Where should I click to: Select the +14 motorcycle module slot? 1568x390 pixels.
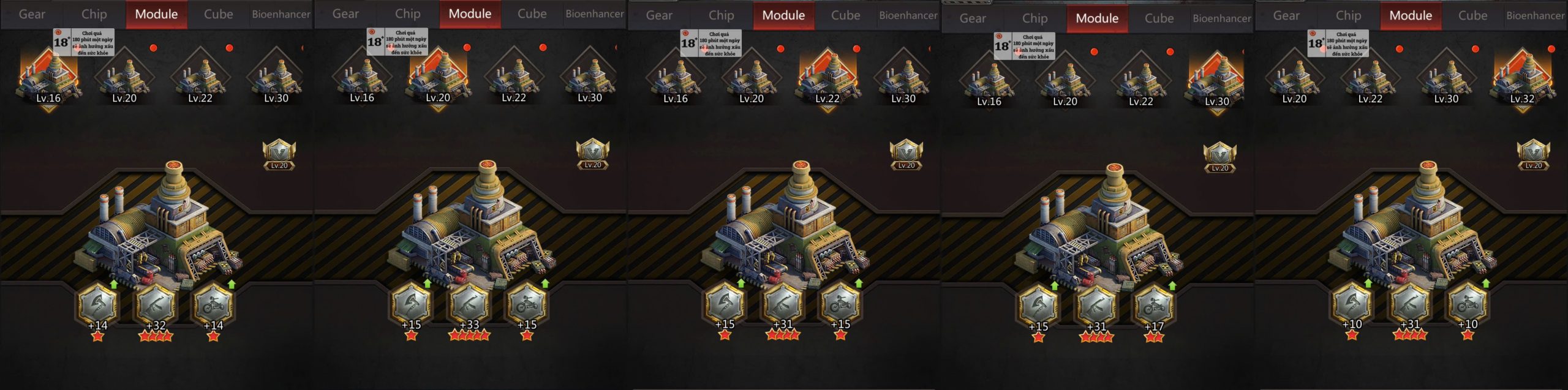pos(213,304)
